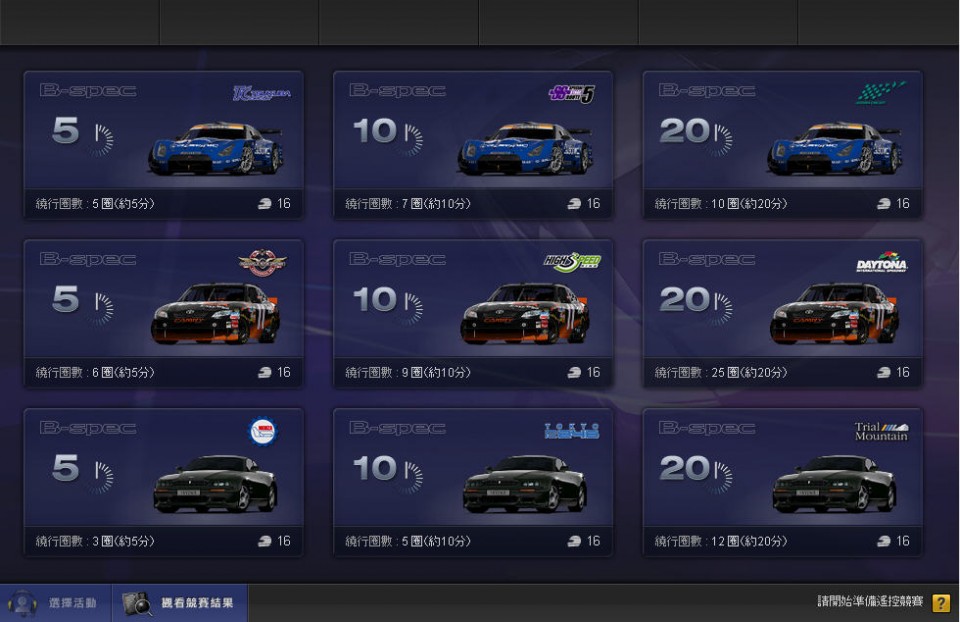This screenshot has height=622, width=960.
Task: View race results with 觀看競賽結果
Action: point(180,603)
